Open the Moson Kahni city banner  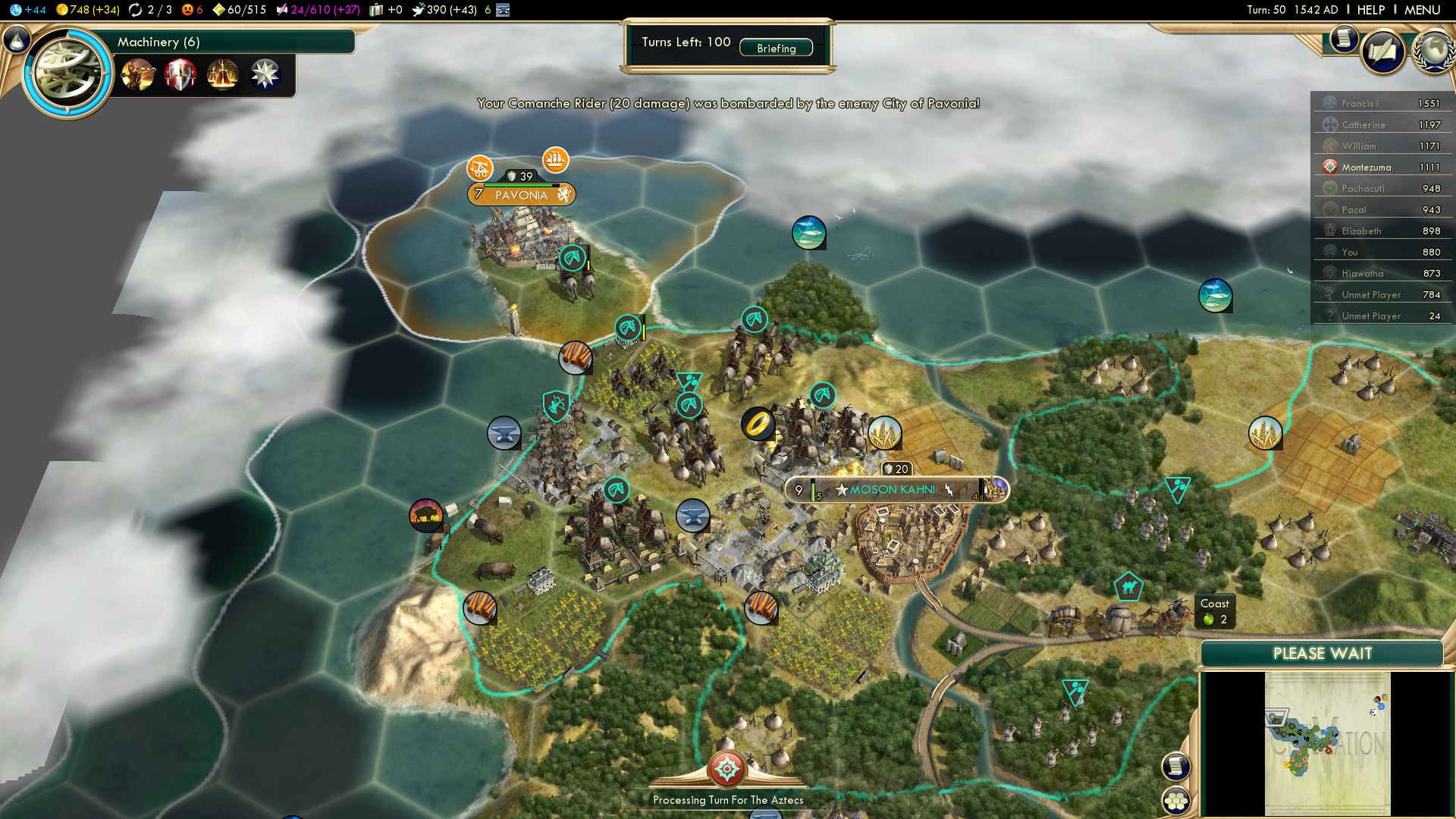coord(893,490)
